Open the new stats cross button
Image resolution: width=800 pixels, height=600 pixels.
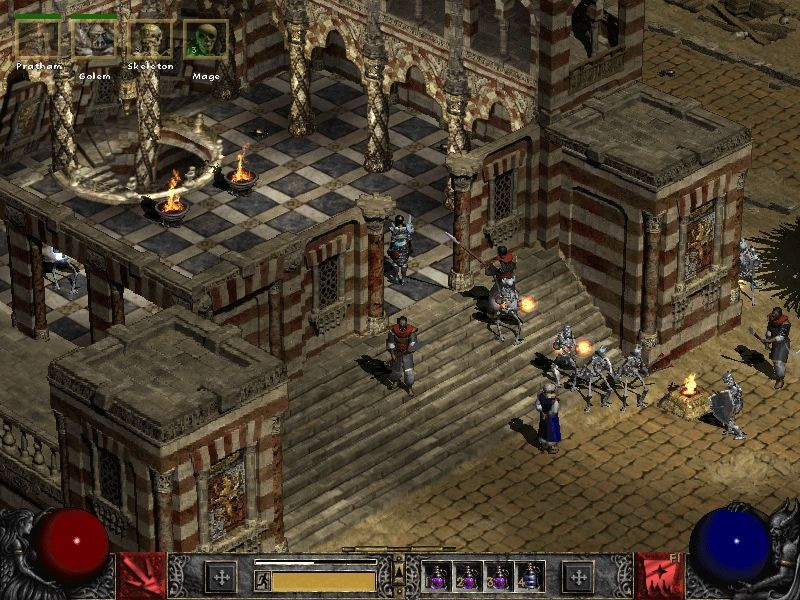point(220,576)
